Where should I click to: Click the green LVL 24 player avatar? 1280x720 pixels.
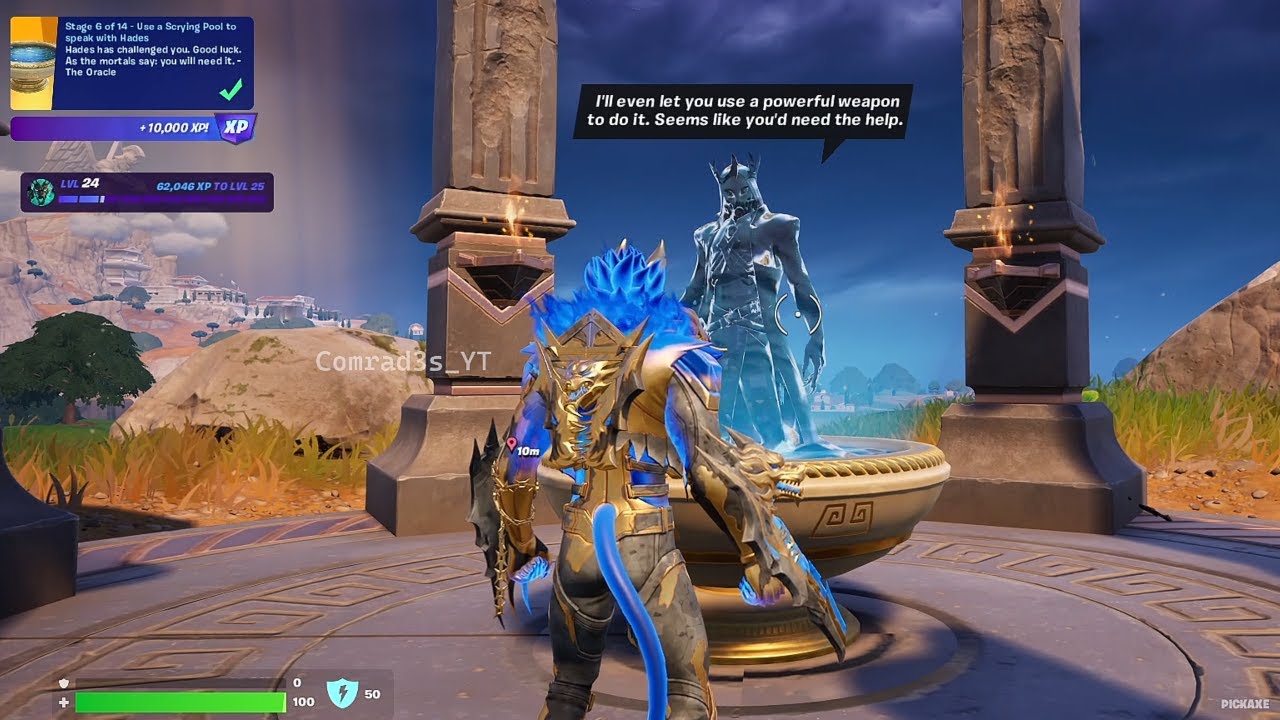[40, 191]
